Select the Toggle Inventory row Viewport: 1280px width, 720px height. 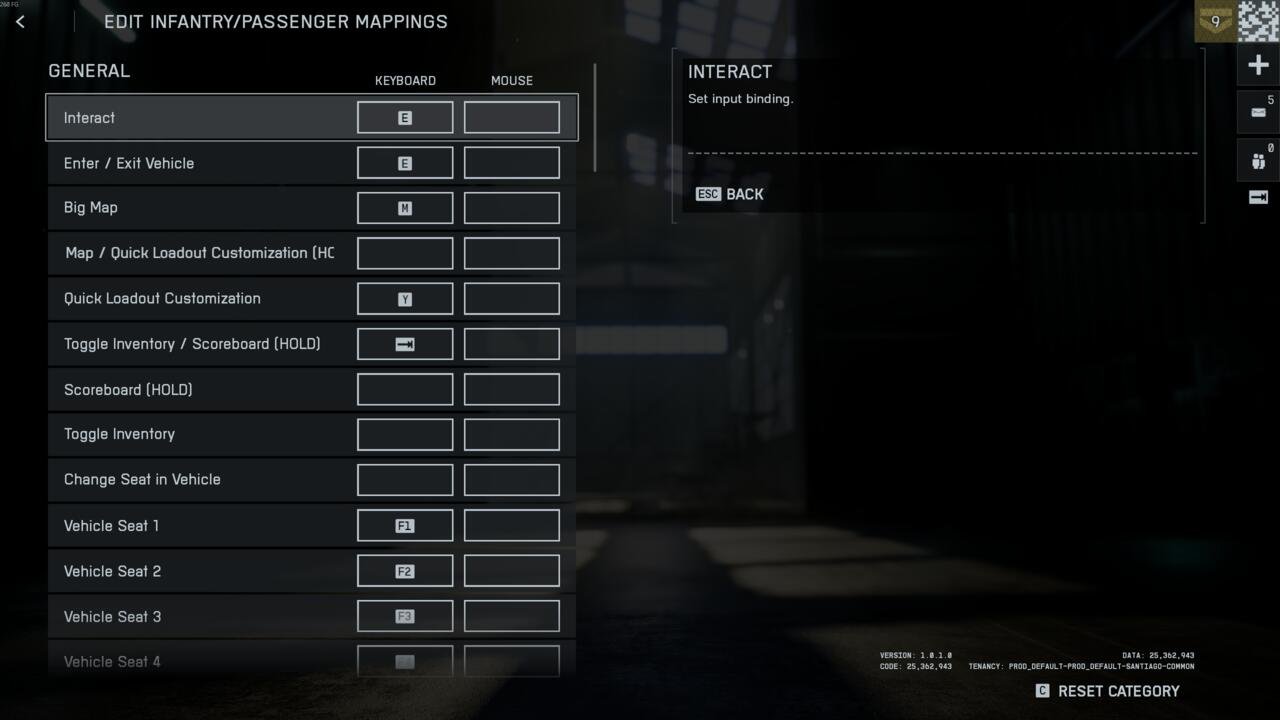click(x=200, y=434)
